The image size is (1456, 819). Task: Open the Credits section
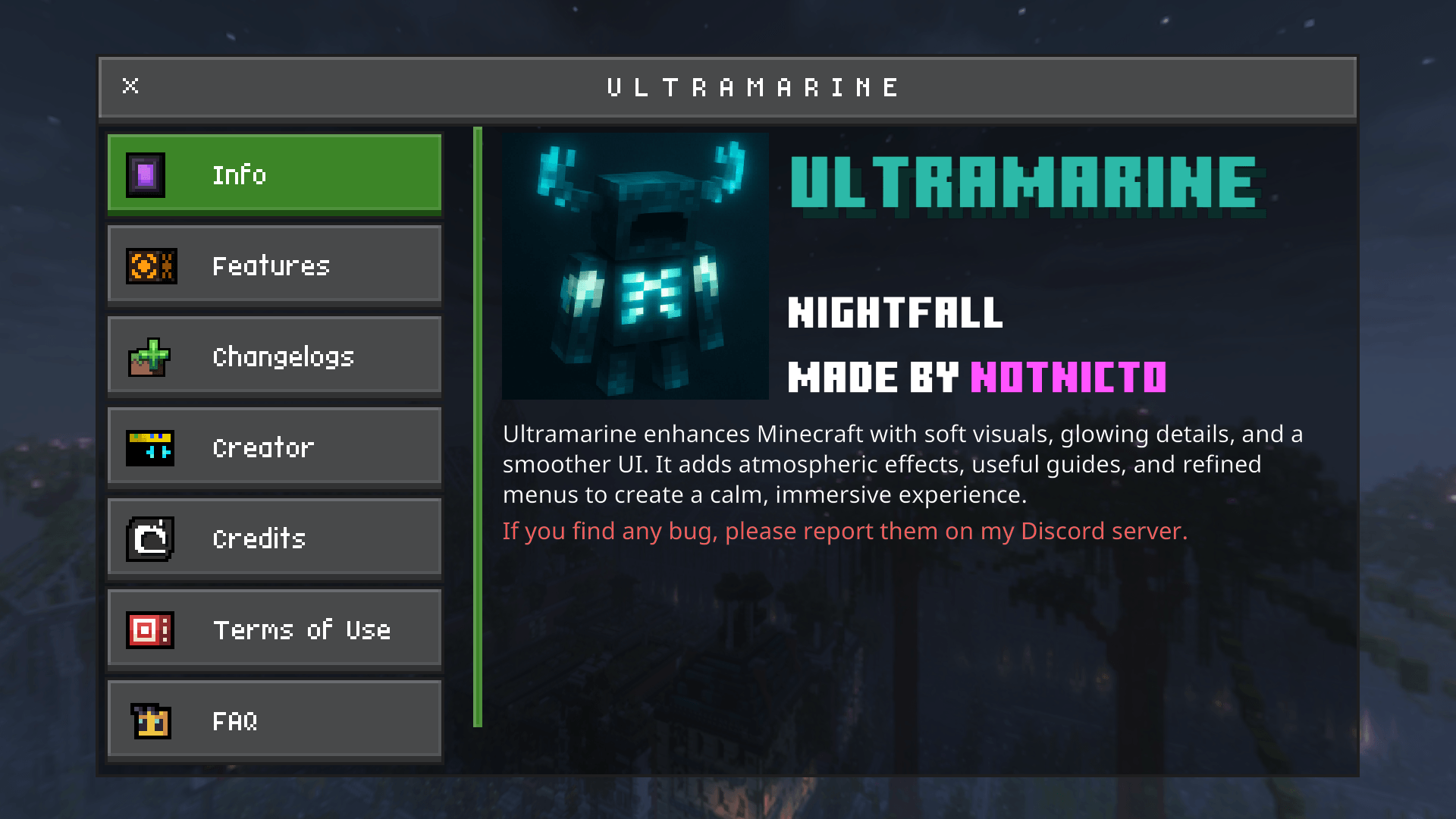(x=273, y=538)
